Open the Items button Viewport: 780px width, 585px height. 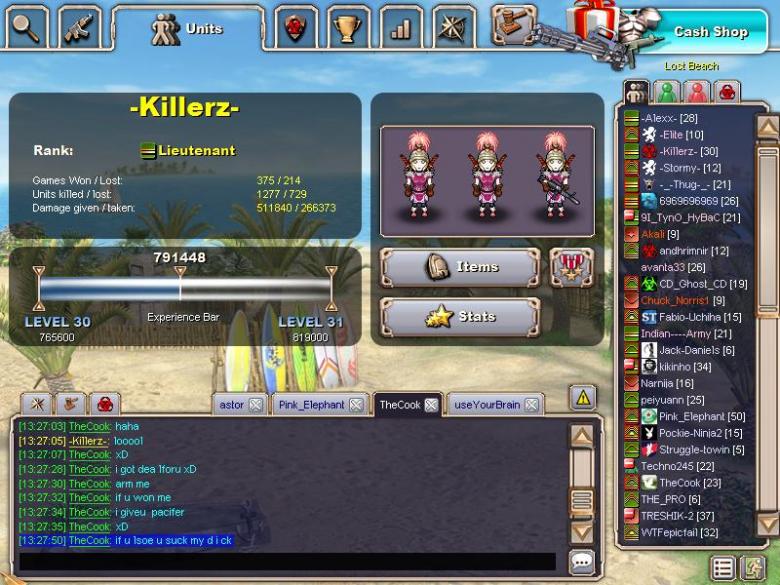(x=460, y=267)
